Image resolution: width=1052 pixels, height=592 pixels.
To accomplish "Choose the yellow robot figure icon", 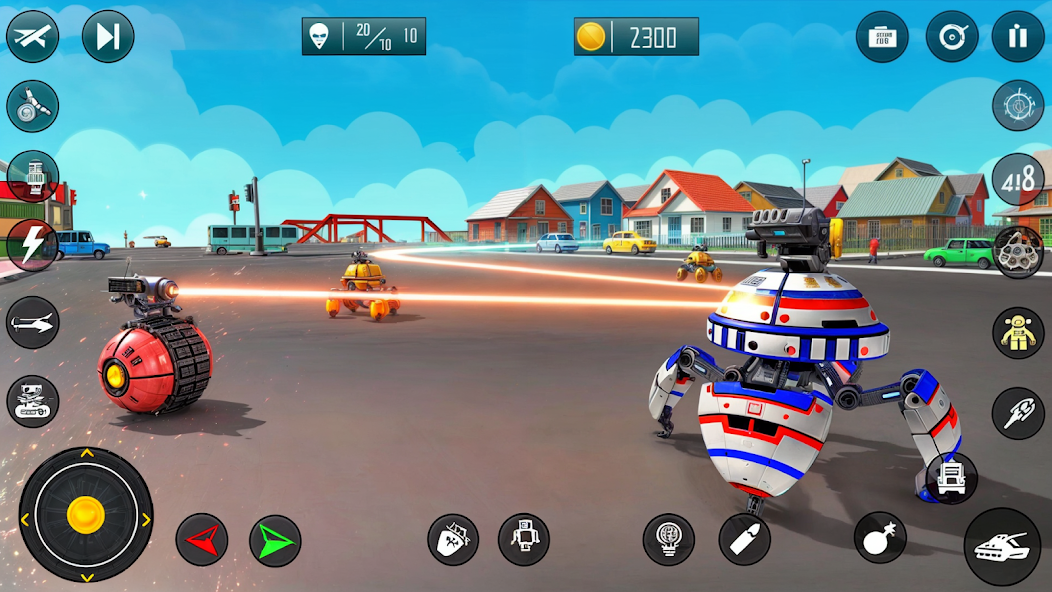I will [1018, 333].
